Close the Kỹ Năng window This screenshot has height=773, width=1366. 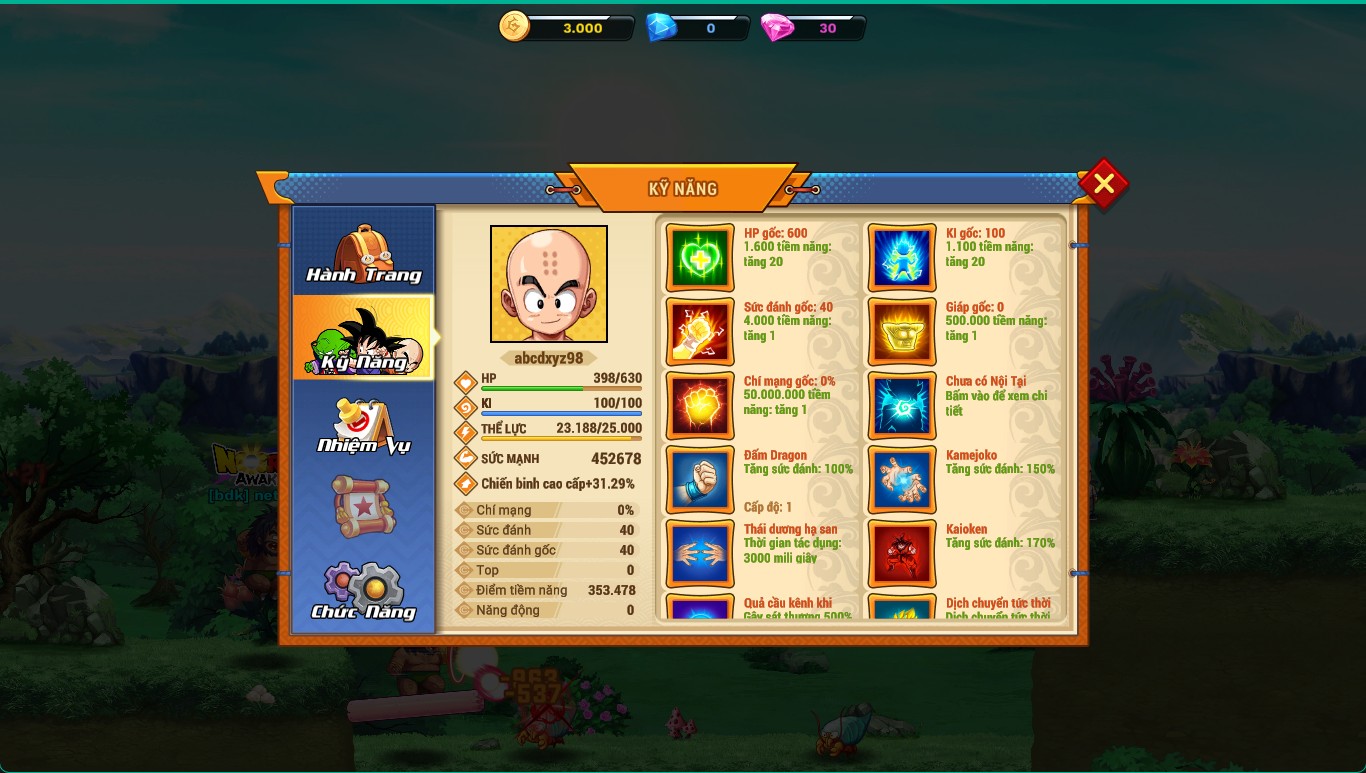(1103, 184)
